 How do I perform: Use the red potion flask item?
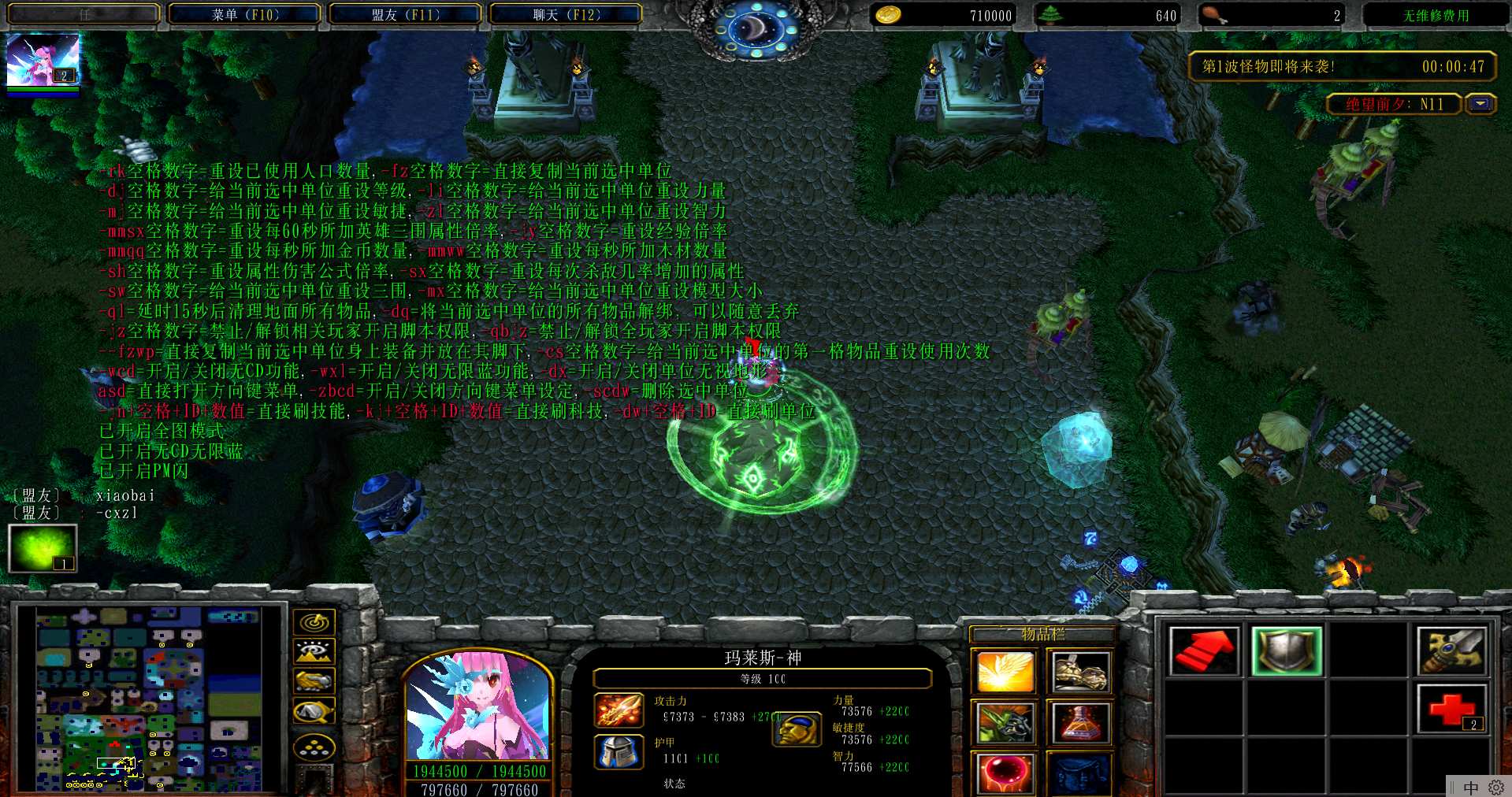(1079, 722)
